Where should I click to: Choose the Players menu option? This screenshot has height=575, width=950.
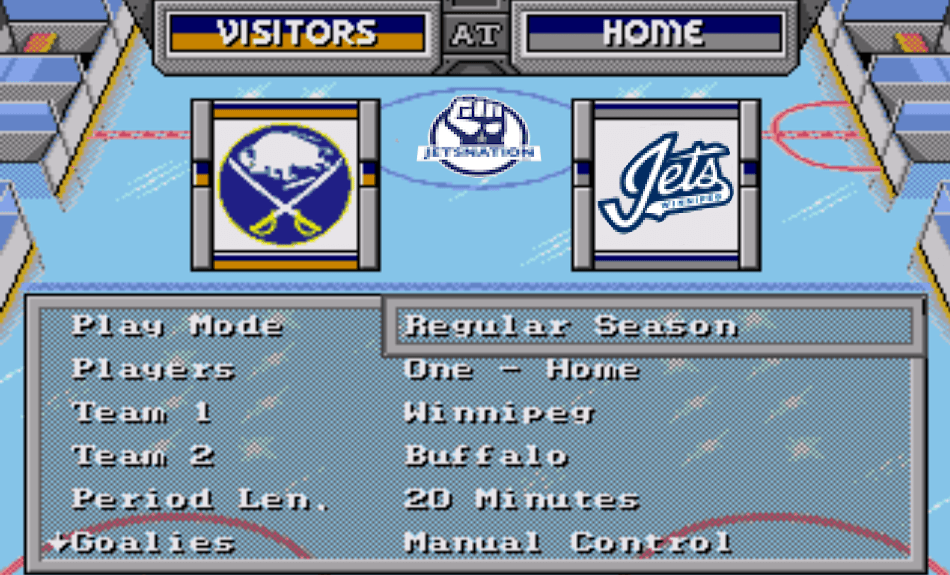pyautogui.click(x=153, y=369)
